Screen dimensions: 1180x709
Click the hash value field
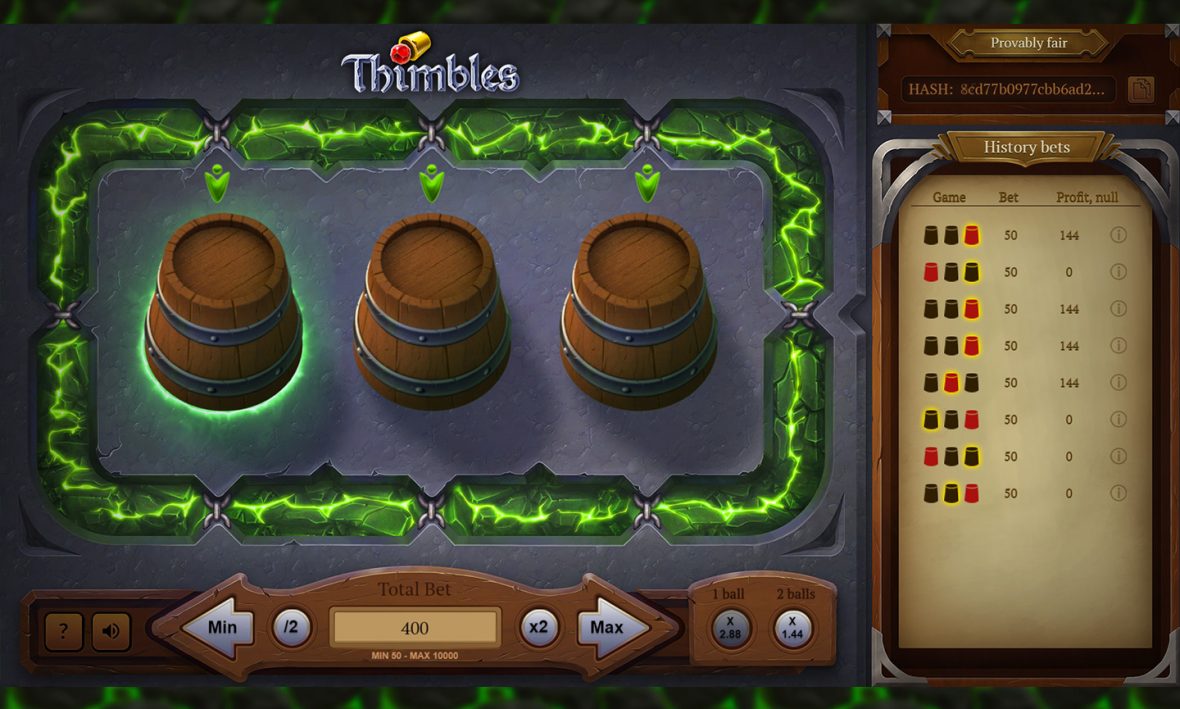click(x=1009, y=89)
